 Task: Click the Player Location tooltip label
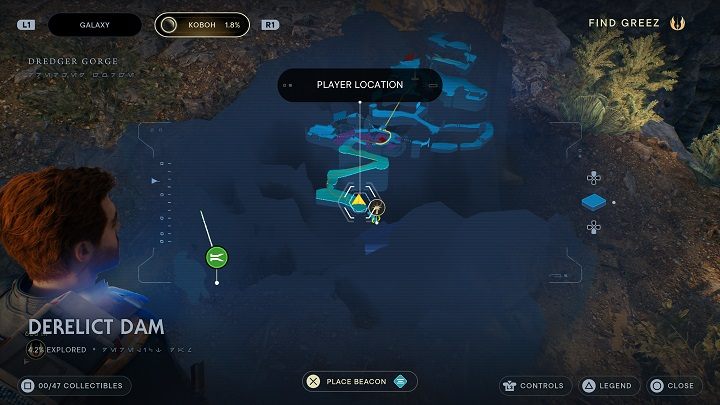tap(360, 85)
